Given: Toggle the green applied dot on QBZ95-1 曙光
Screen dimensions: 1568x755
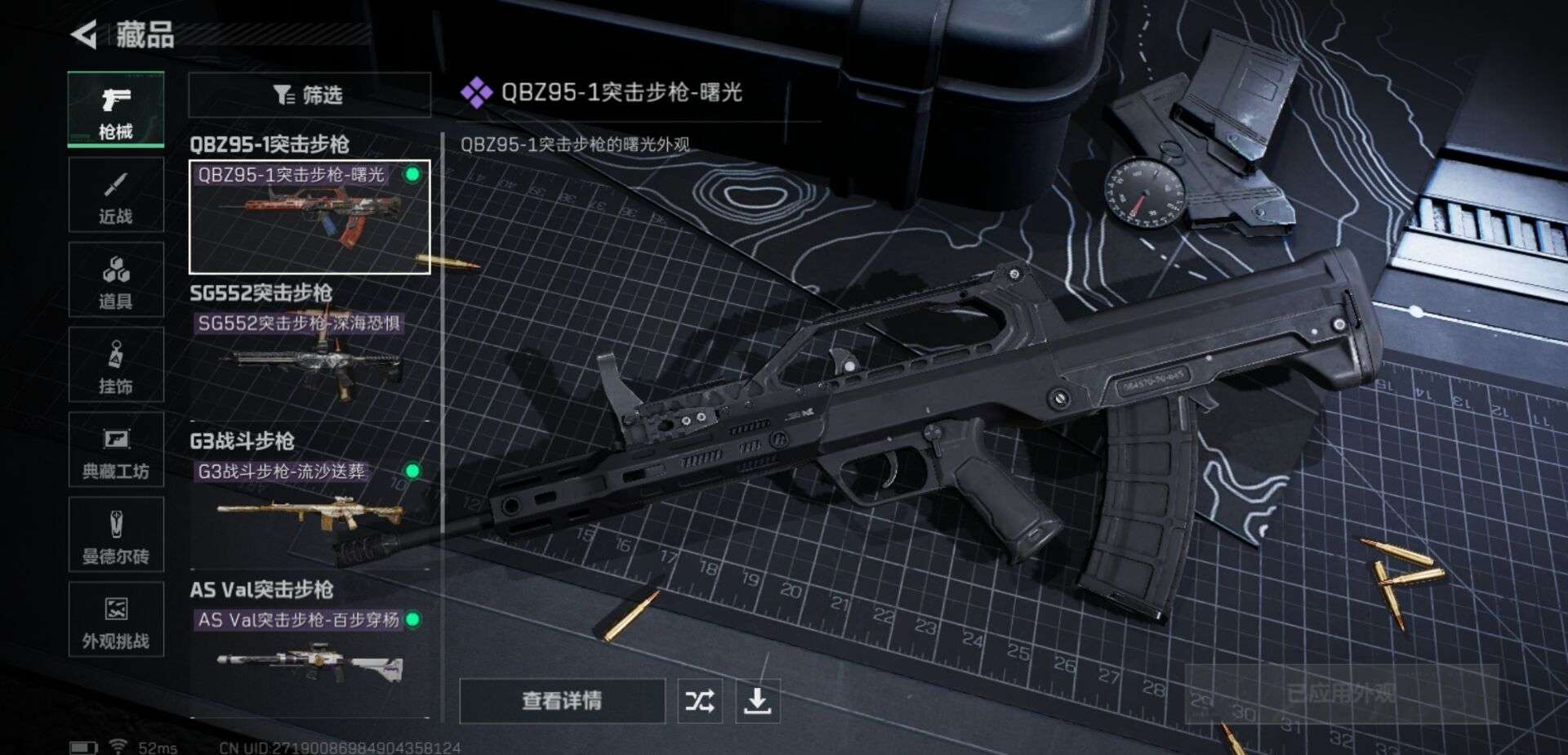Looking at the screenshot, I should pyautogui.click(x=415, y=173).
